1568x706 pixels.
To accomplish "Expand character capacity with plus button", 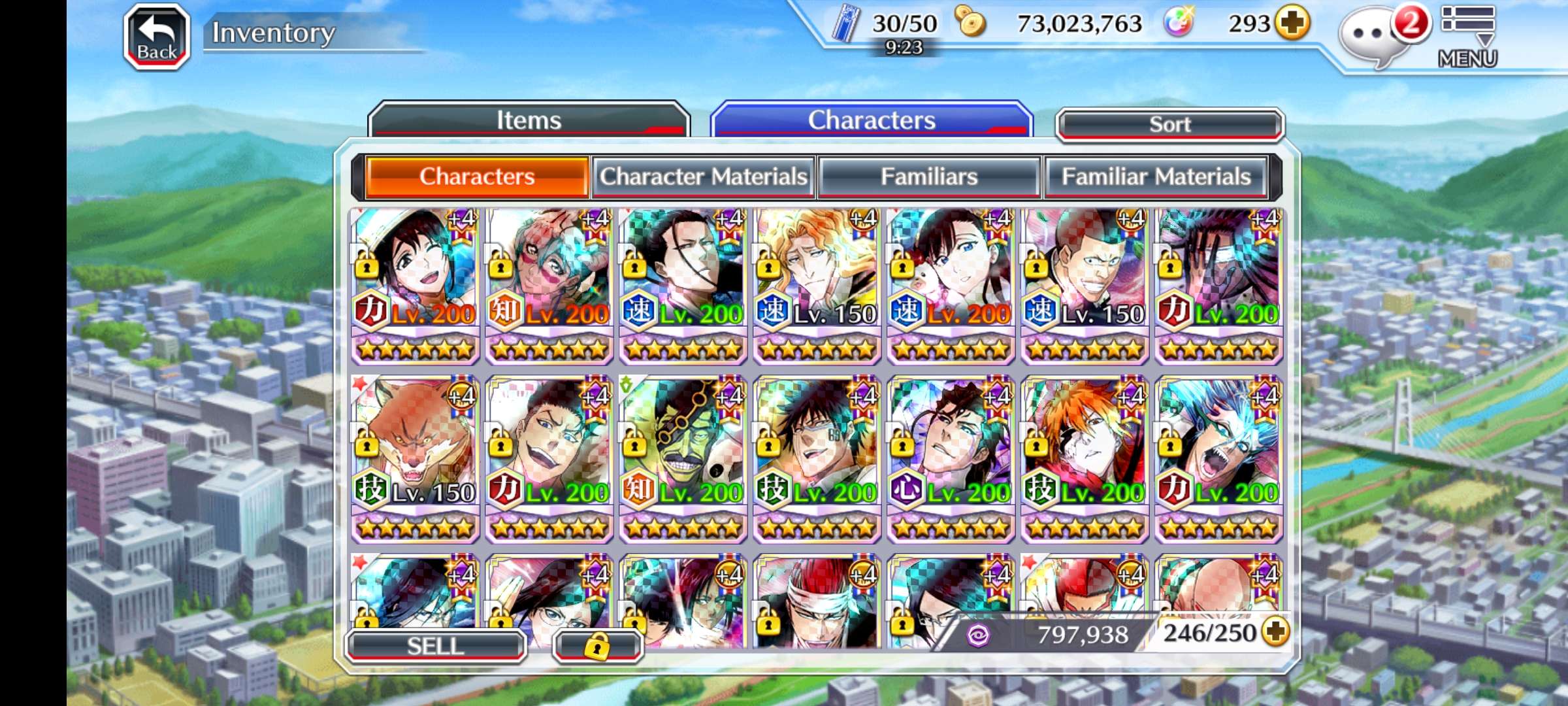I will click(x=1275, y=631).
